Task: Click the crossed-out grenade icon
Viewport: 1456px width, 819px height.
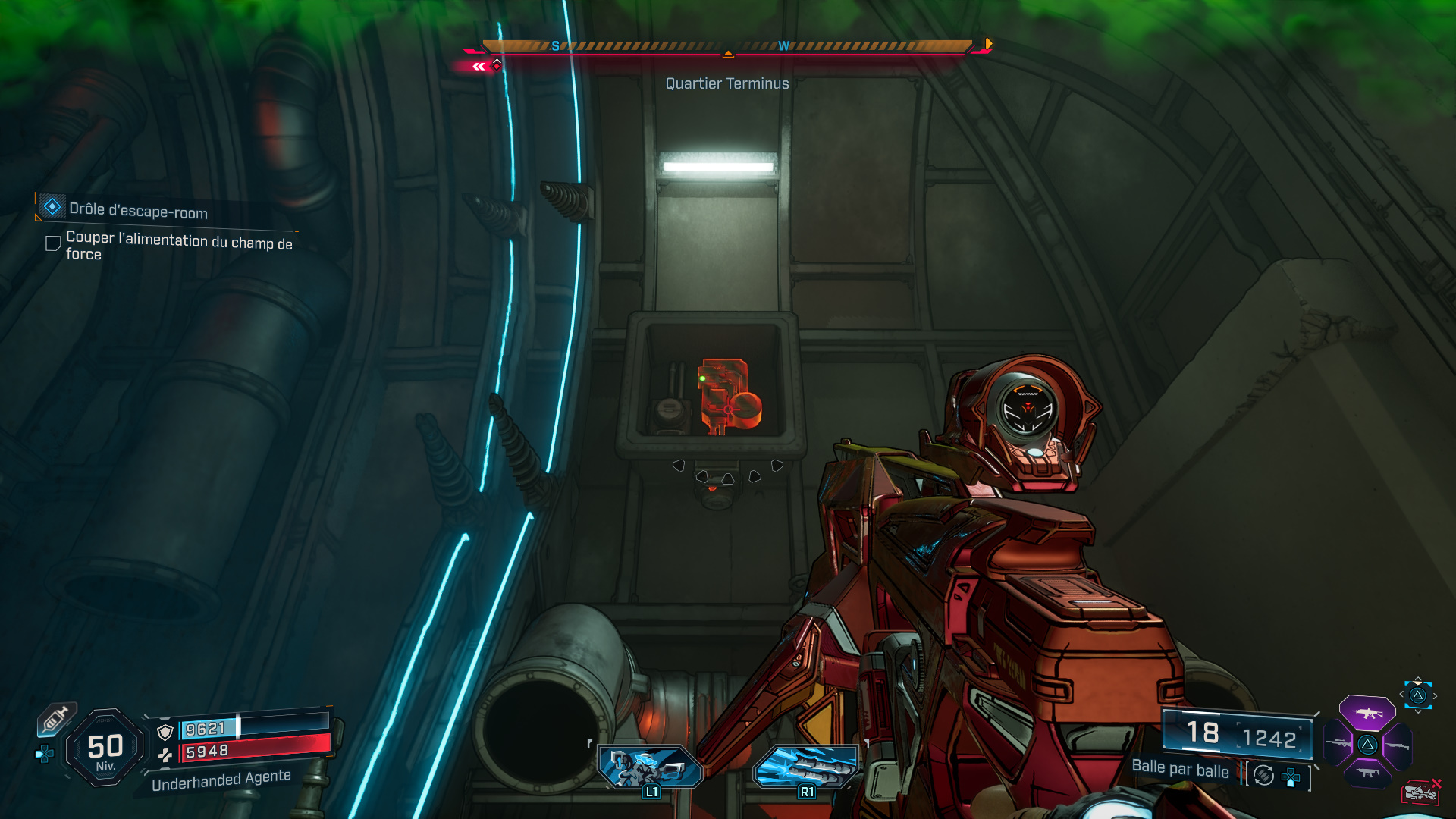Action: (x=1420, y=792)
